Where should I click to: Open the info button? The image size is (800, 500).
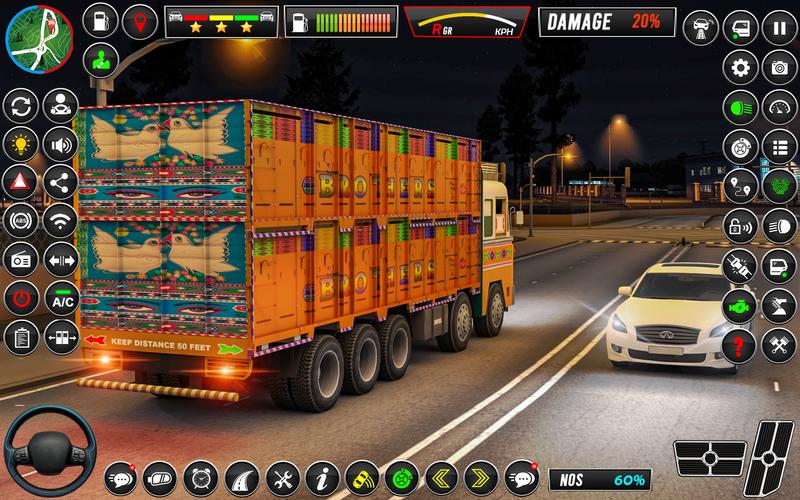(x=320, y=475)
